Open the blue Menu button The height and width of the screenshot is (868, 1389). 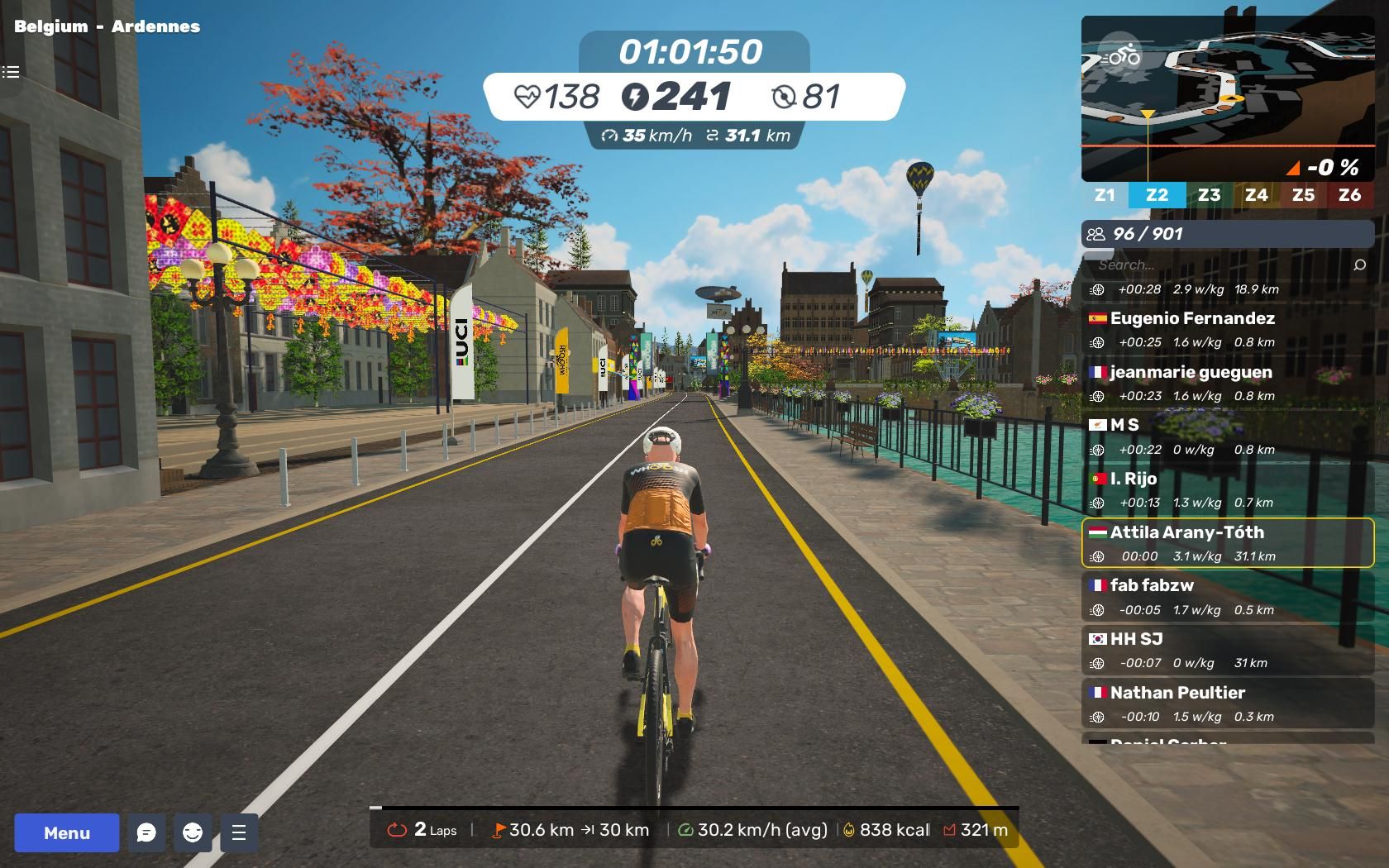point(67,832)
